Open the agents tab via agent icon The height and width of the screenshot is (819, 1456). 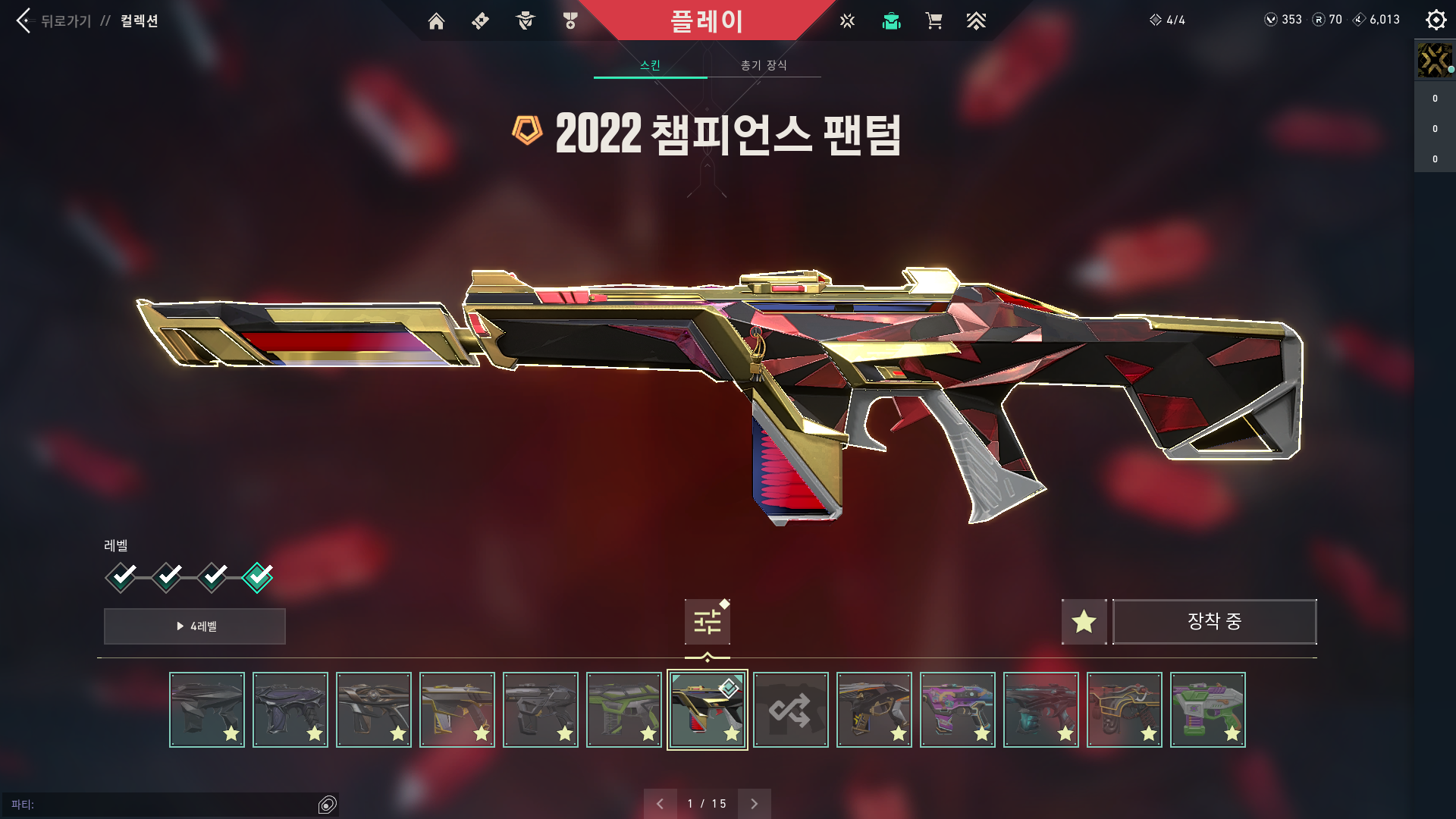523,21
